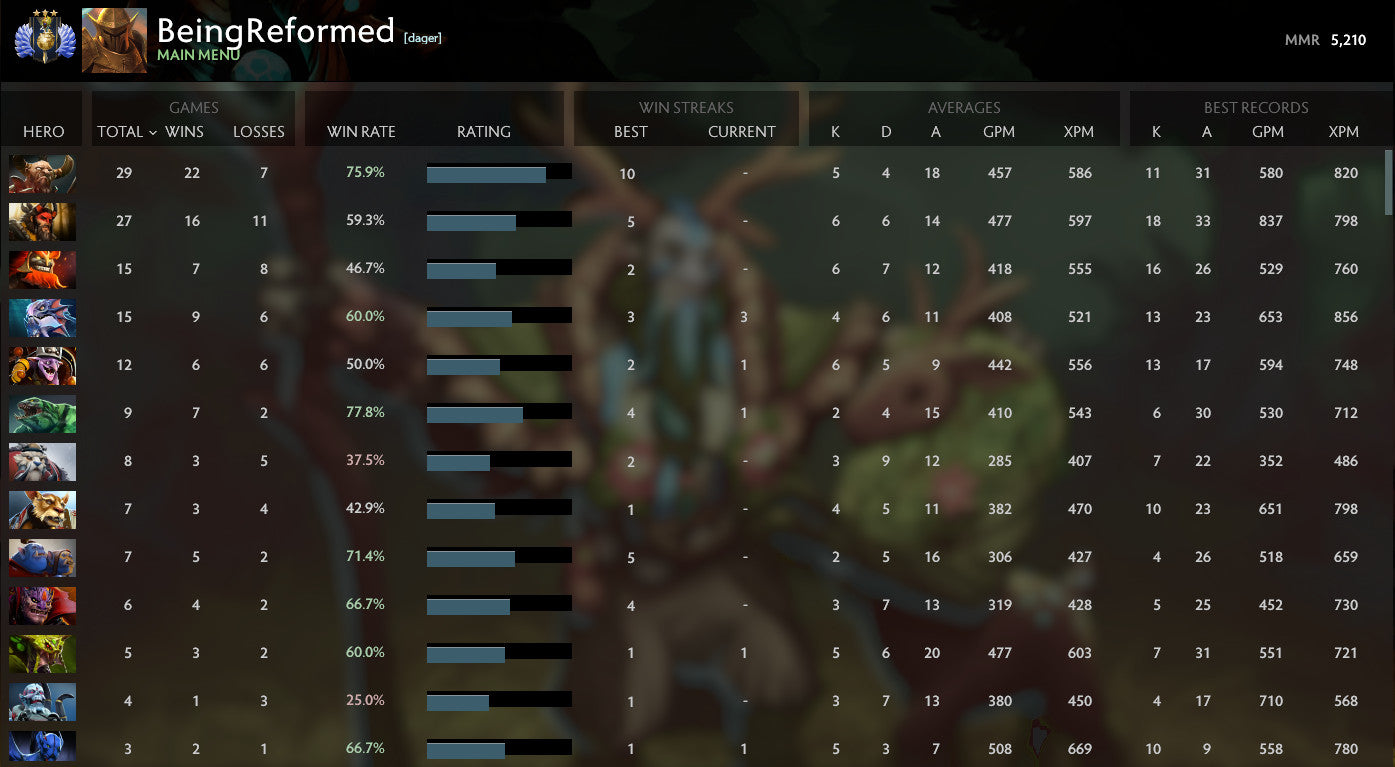Click the GPM header under BEST RECORDS
1395x767 pixels.
pos(1269,131)
